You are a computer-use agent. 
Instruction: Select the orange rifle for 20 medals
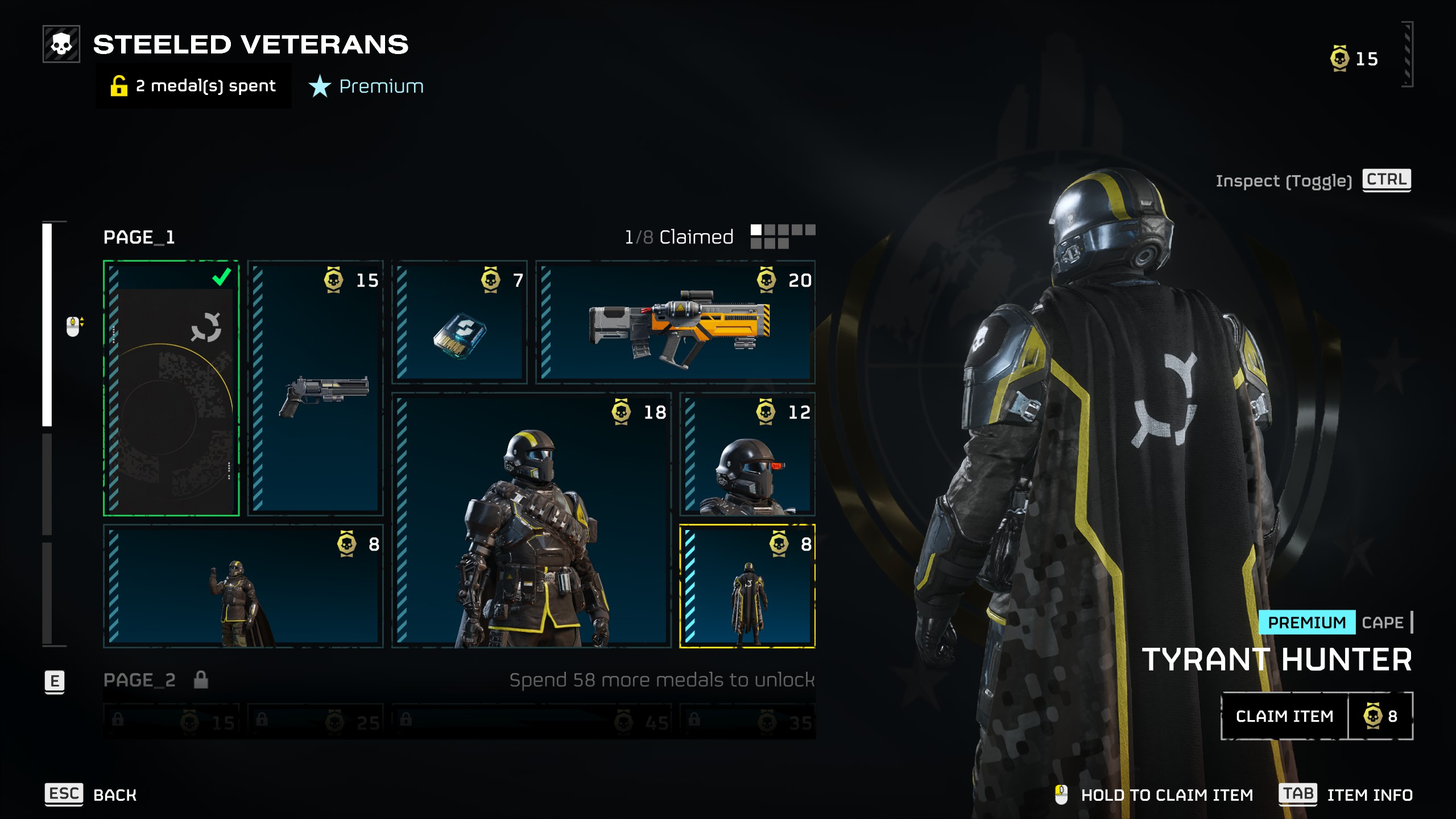click(675, 322)
